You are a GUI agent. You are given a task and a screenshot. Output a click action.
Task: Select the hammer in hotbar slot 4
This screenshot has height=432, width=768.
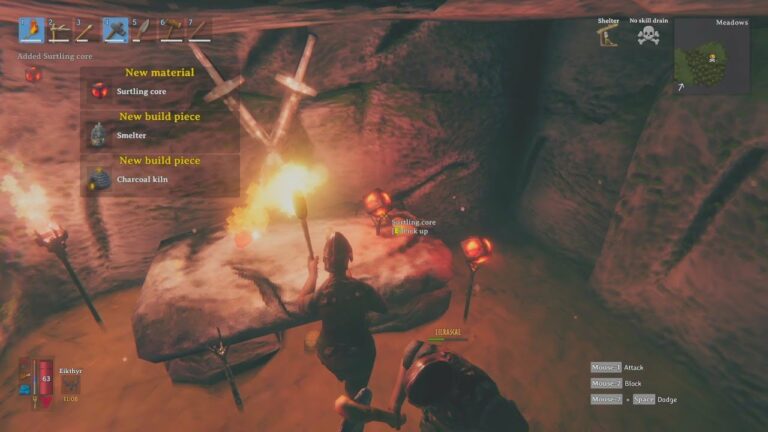115,31
